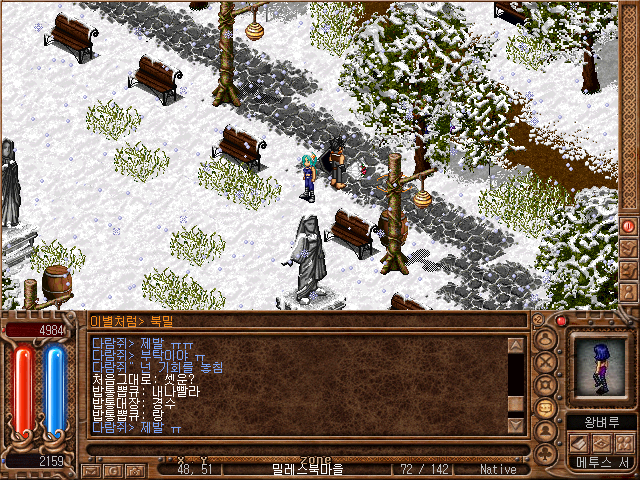Select the diamond icon button under the portrait
The image size is (640, 480).
(x=602, y=442)
